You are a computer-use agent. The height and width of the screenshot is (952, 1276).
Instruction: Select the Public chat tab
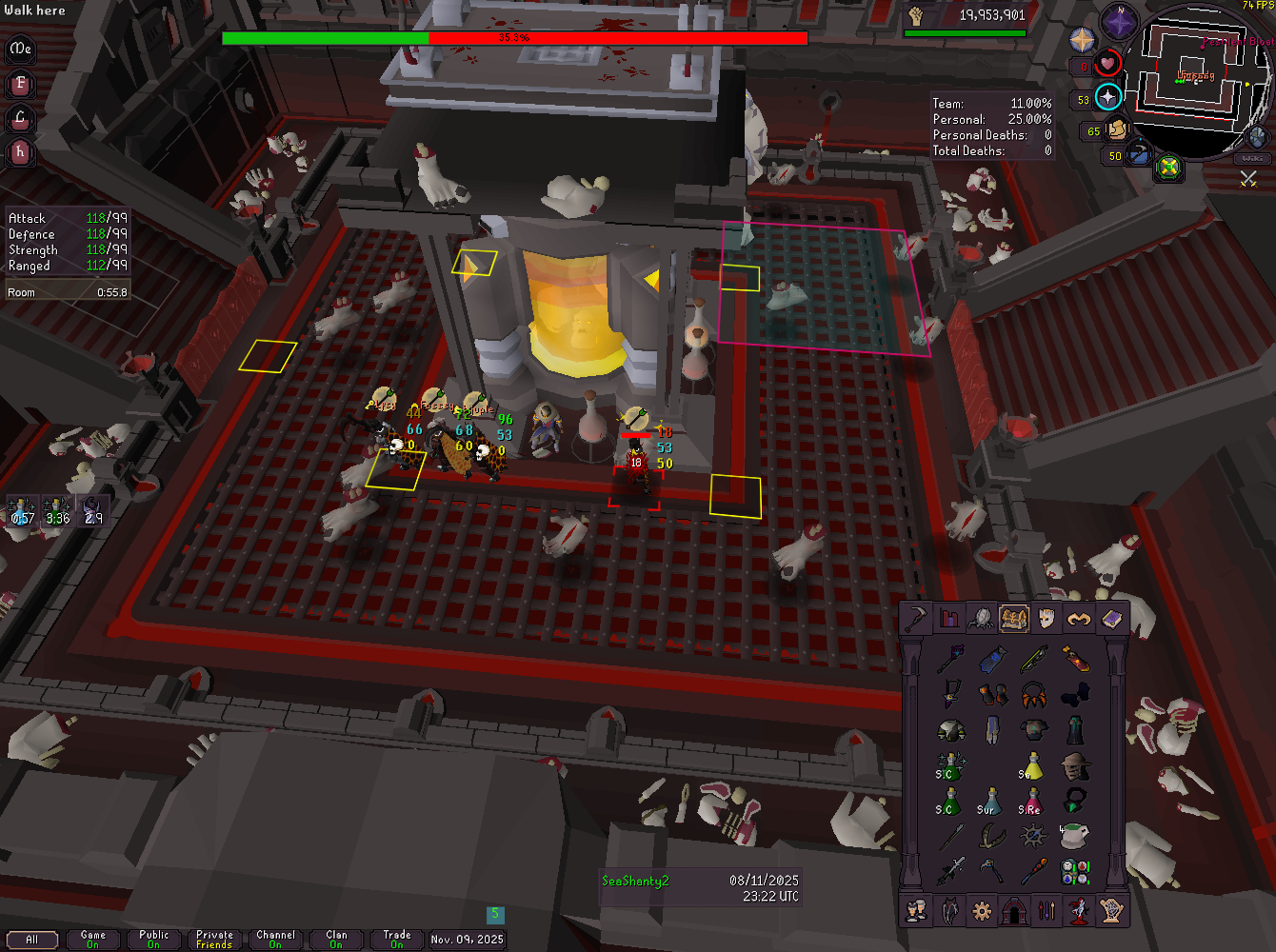coord(154,940)
